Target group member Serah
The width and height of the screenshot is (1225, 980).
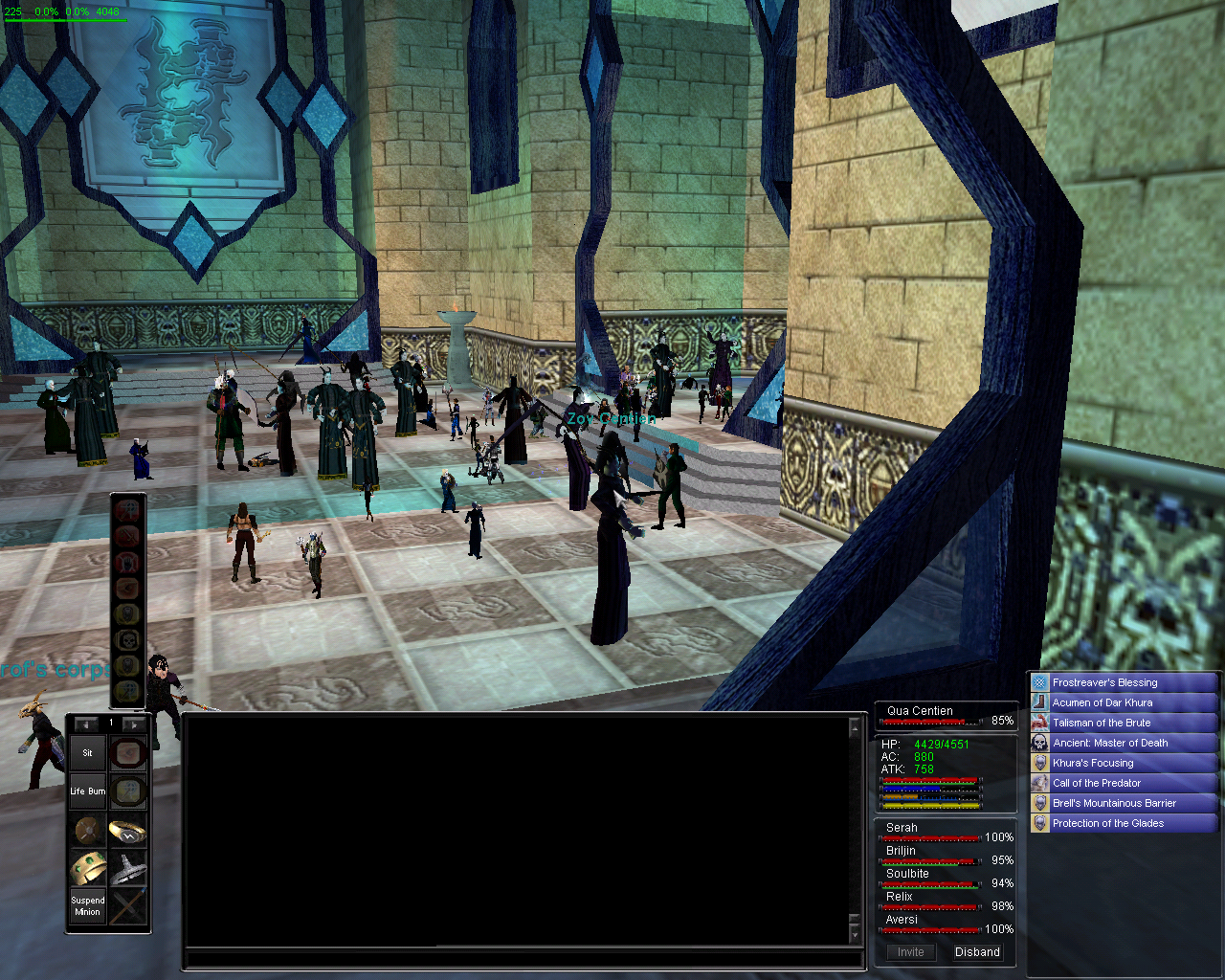pos(902,828)
